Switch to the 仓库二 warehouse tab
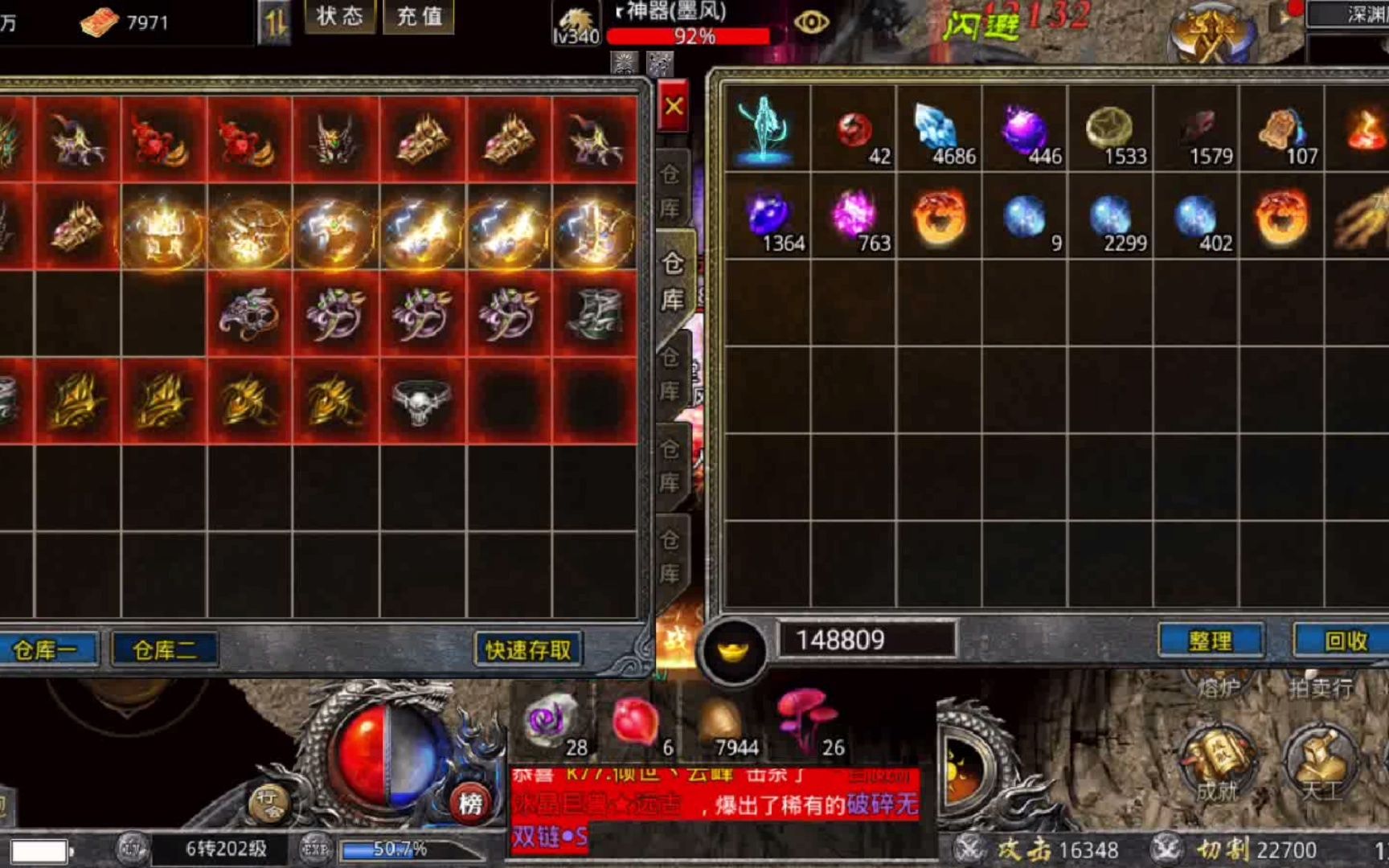This screenshot has width=1389, height=868. (x=164, y=651)
